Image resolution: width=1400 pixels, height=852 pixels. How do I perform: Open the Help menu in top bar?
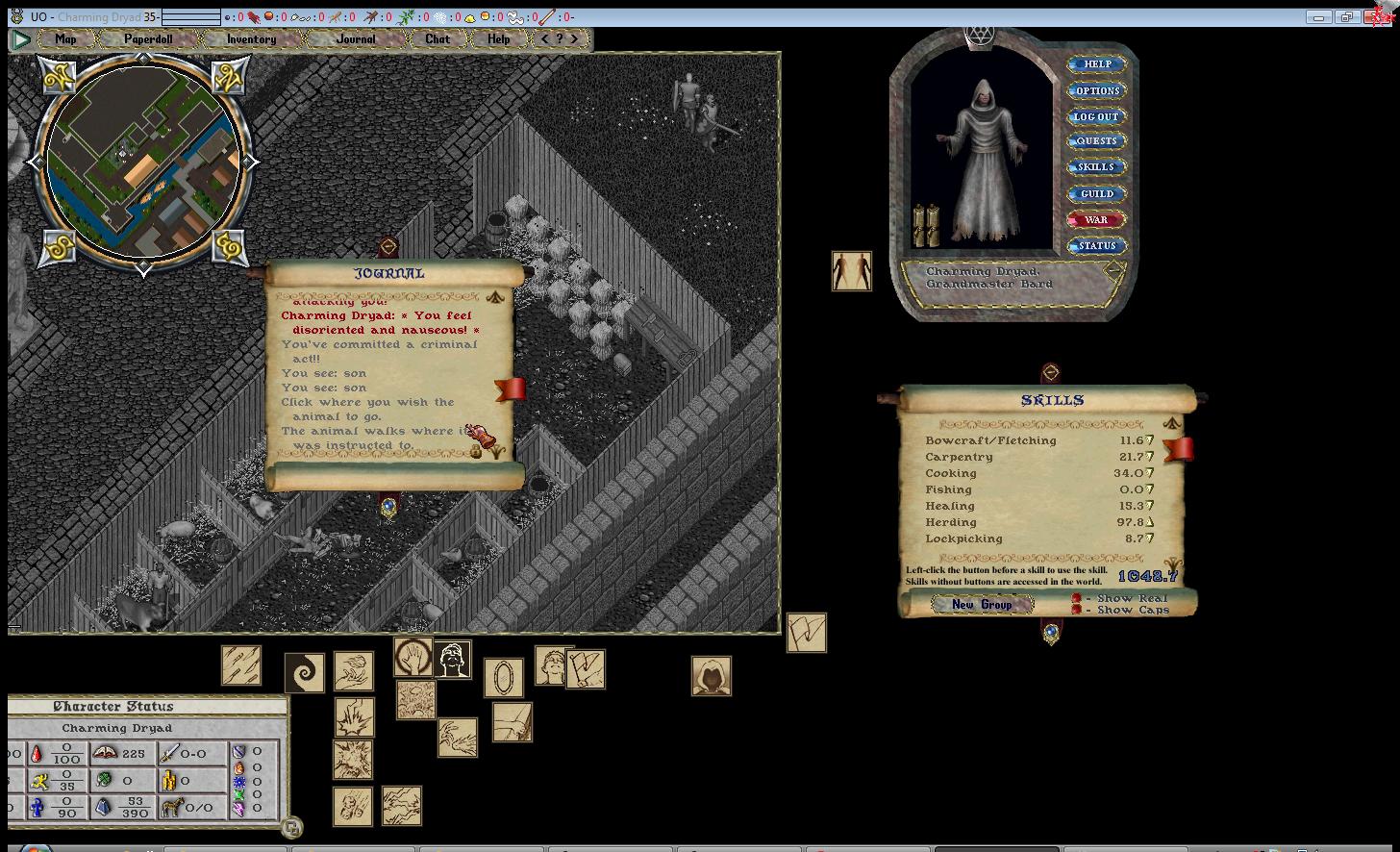point(498,39)
